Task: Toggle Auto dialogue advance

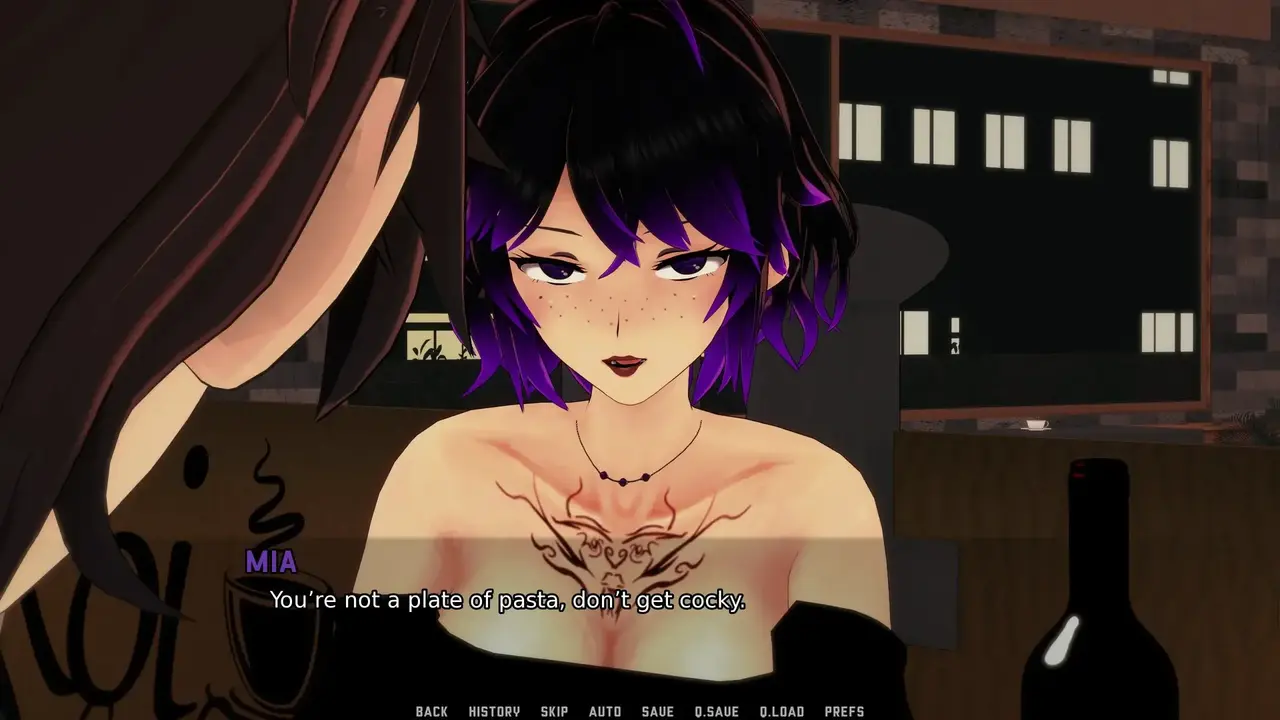Action: [x=605, y=711]
